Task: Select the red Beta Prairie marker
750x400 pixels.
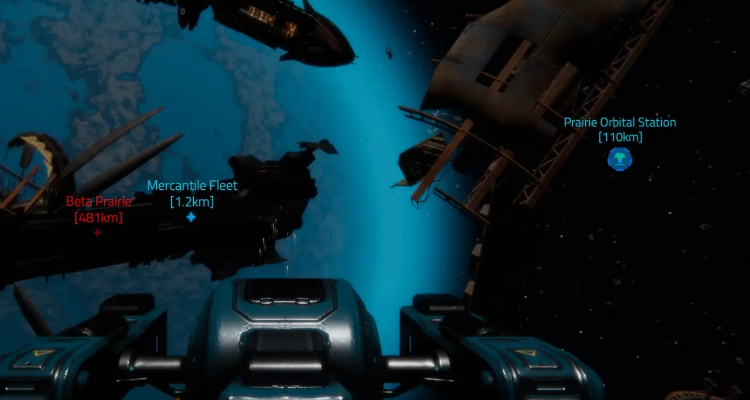Action: [x=98, y=232]
